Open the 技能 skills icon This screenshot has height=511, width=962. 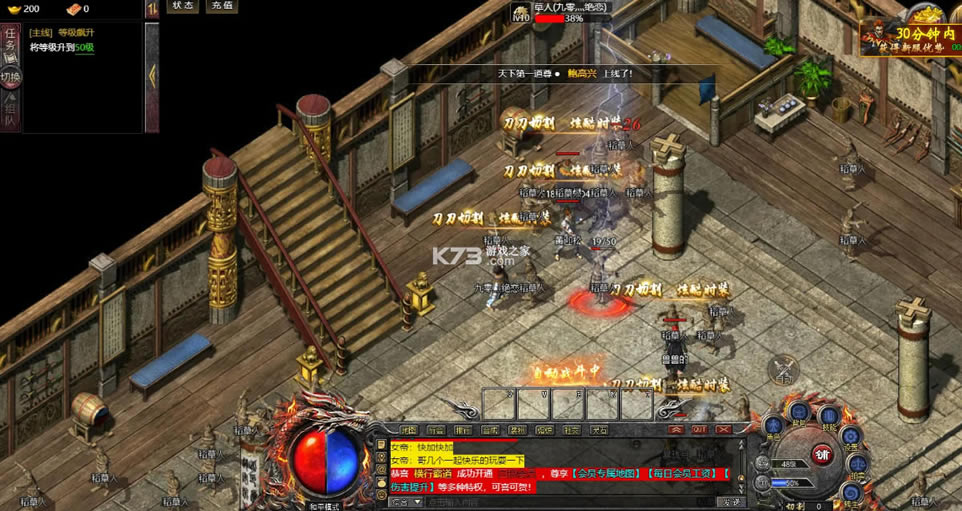pyautogui.click(x=828, y=415)
